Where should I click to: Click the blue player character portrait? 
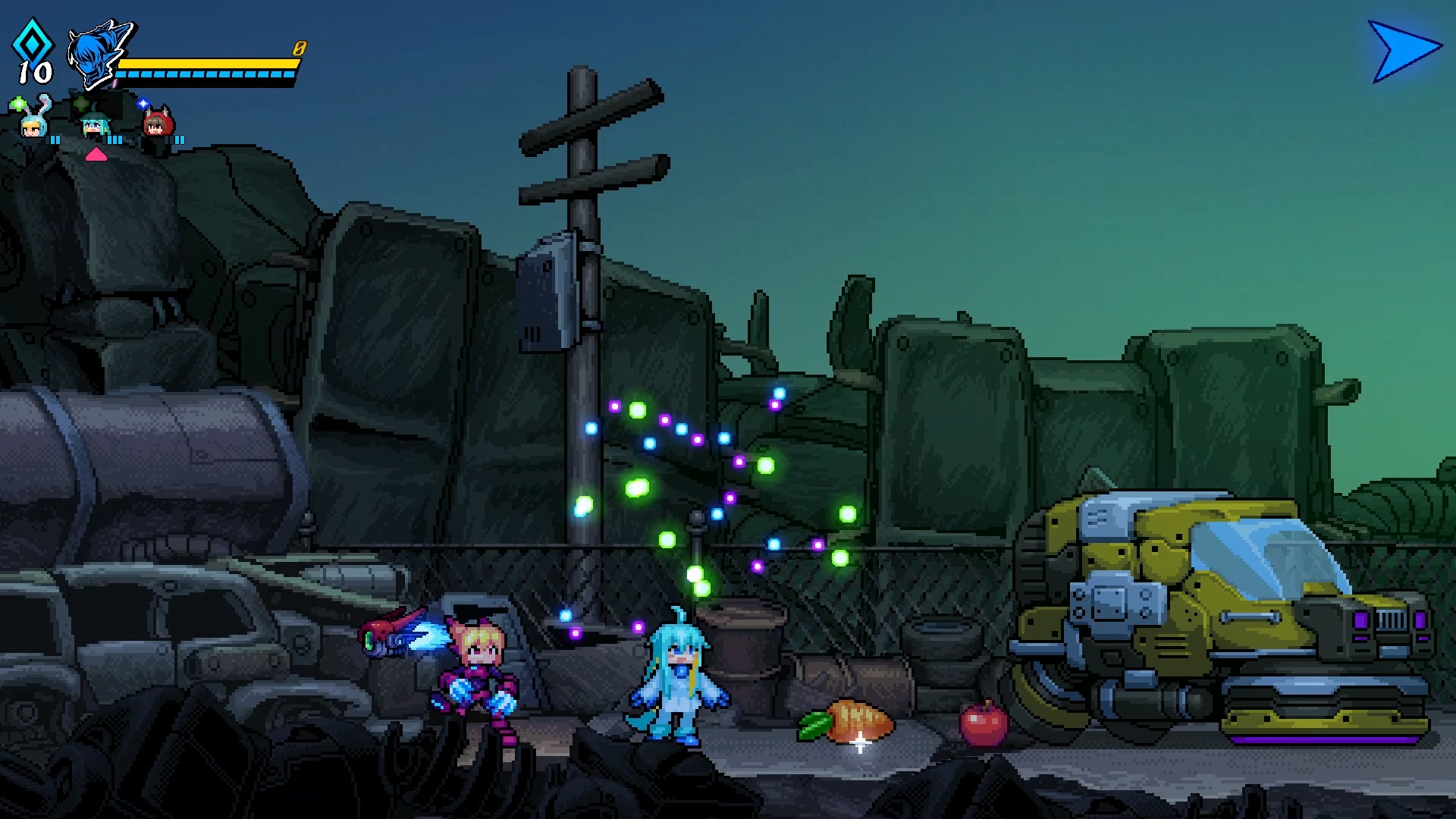(99, 53)
